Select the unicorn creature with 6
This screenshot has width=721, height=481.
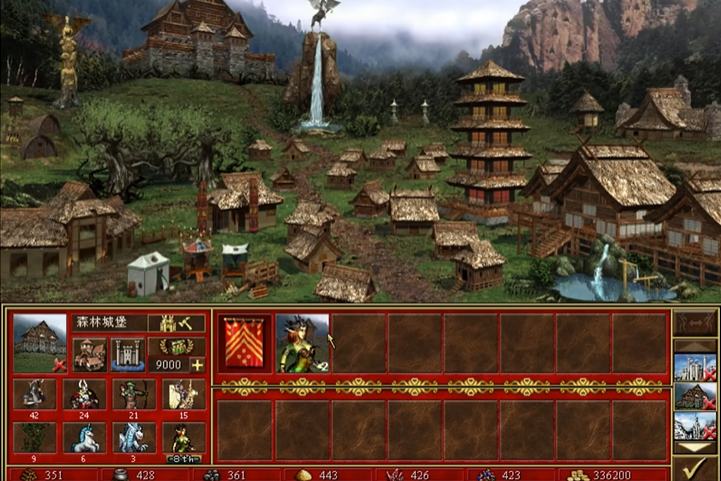(x=84, y=437)
